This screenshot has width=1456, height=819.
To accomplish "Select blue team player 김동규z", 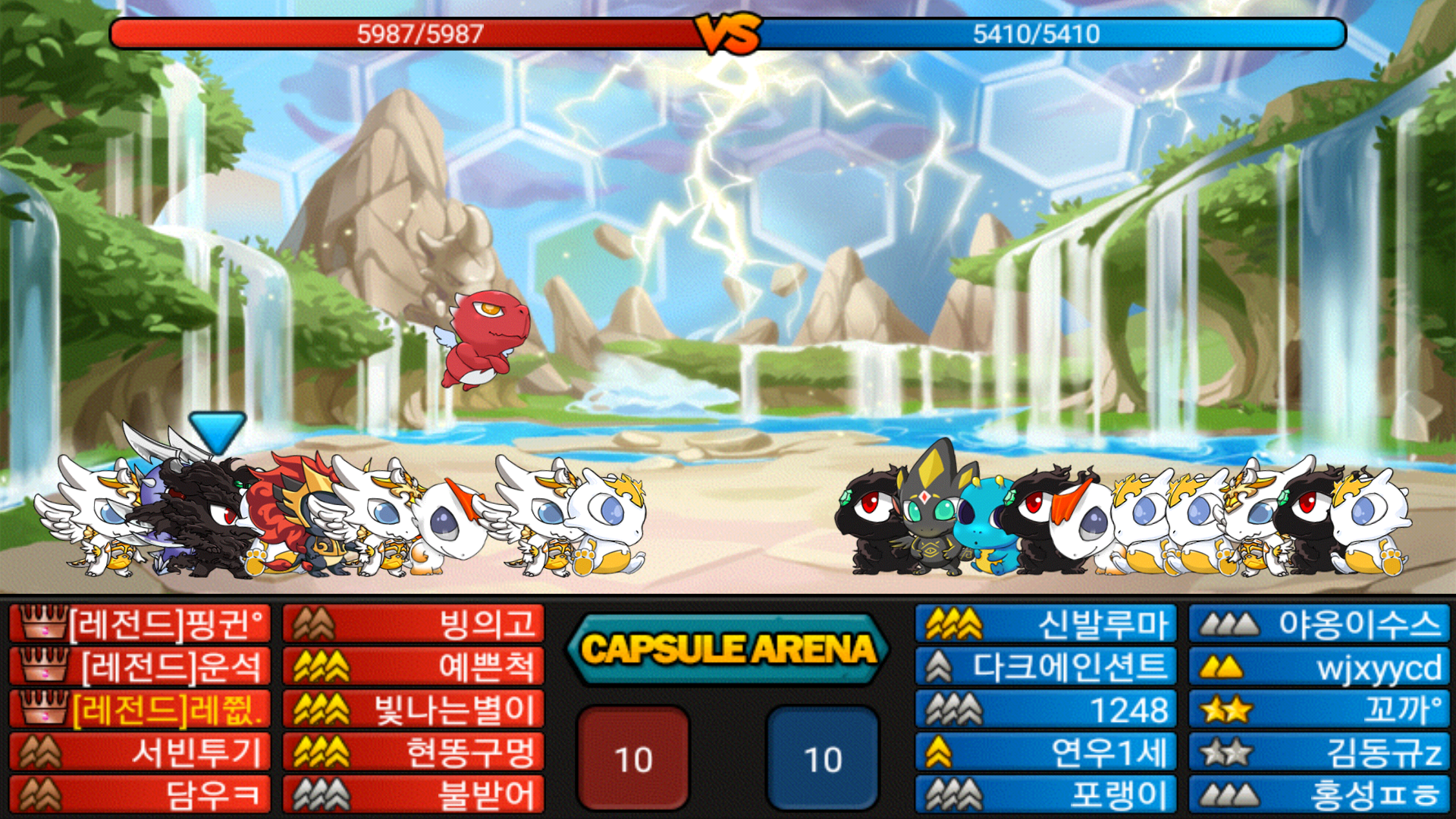I will [1319, 752].
